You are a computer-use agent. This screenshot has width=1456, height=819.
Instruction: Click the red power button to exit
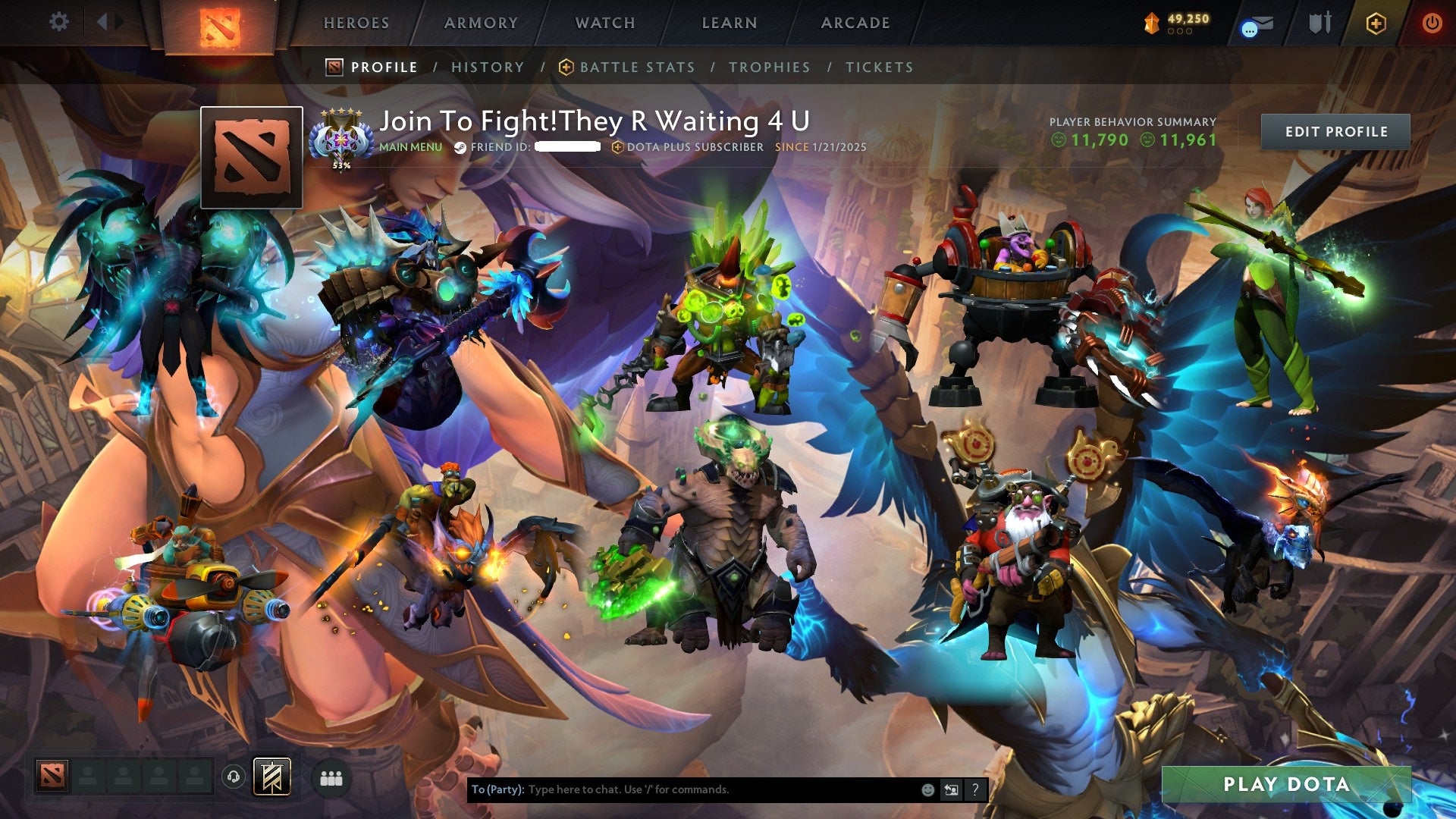1432,23
